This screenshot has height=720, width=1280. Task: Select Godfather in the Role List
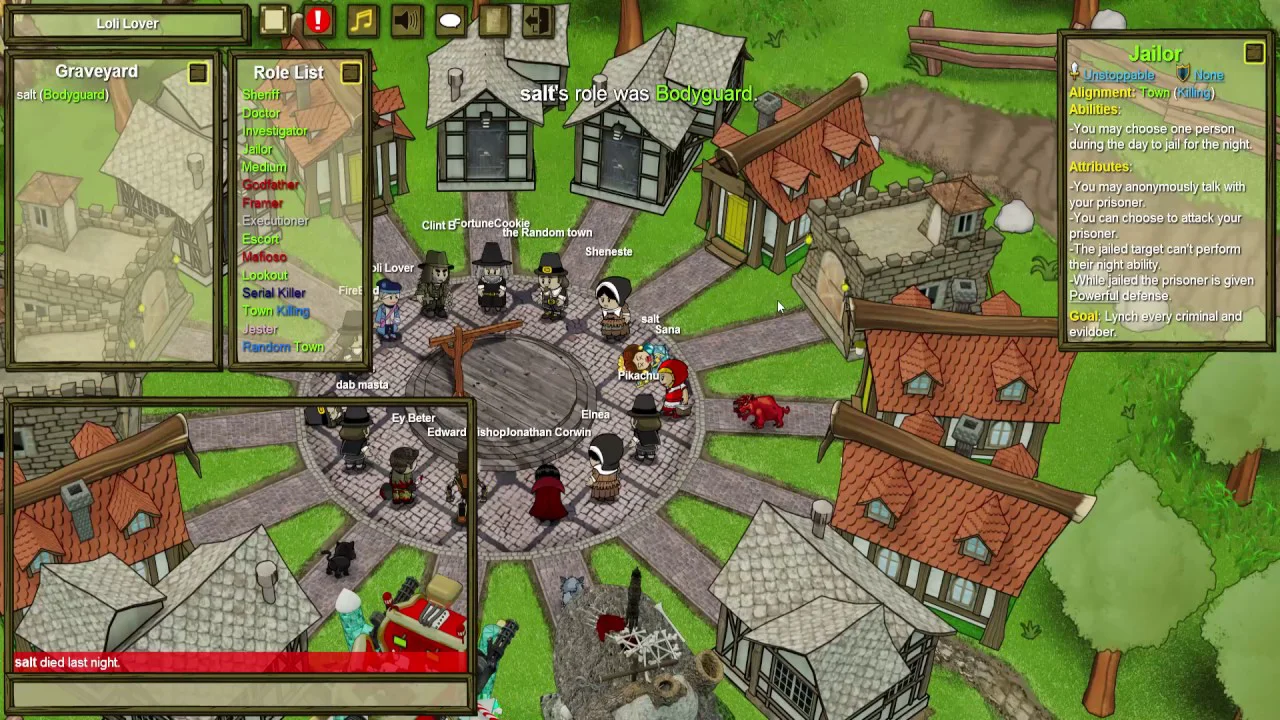tap(270, 185)
